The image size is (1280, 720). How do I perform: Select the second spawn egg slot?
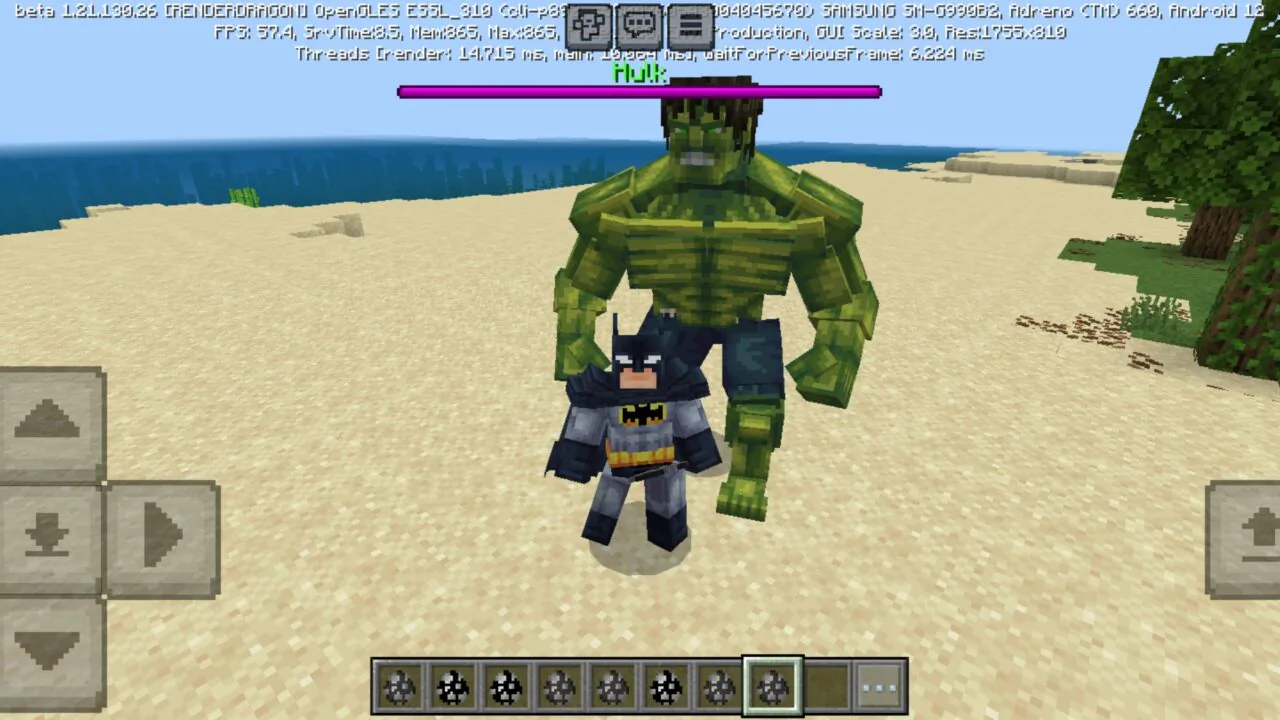click(x=454, y=687)
